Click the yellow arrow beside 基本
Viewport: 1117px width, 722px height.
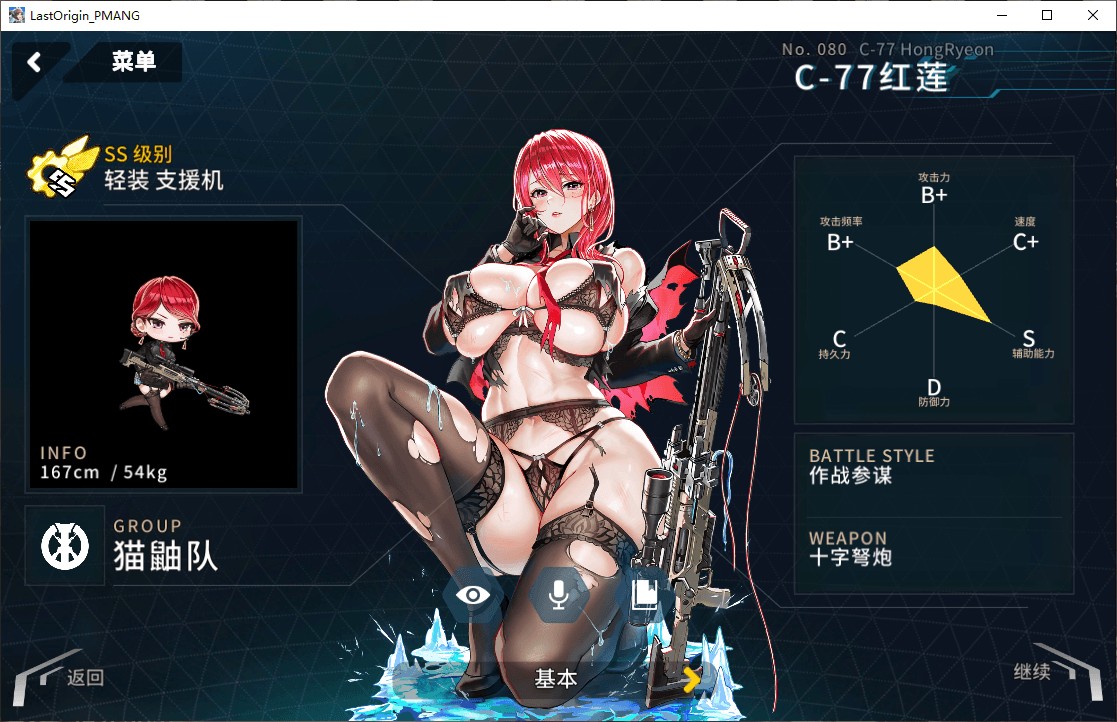(x=691, y=680)
